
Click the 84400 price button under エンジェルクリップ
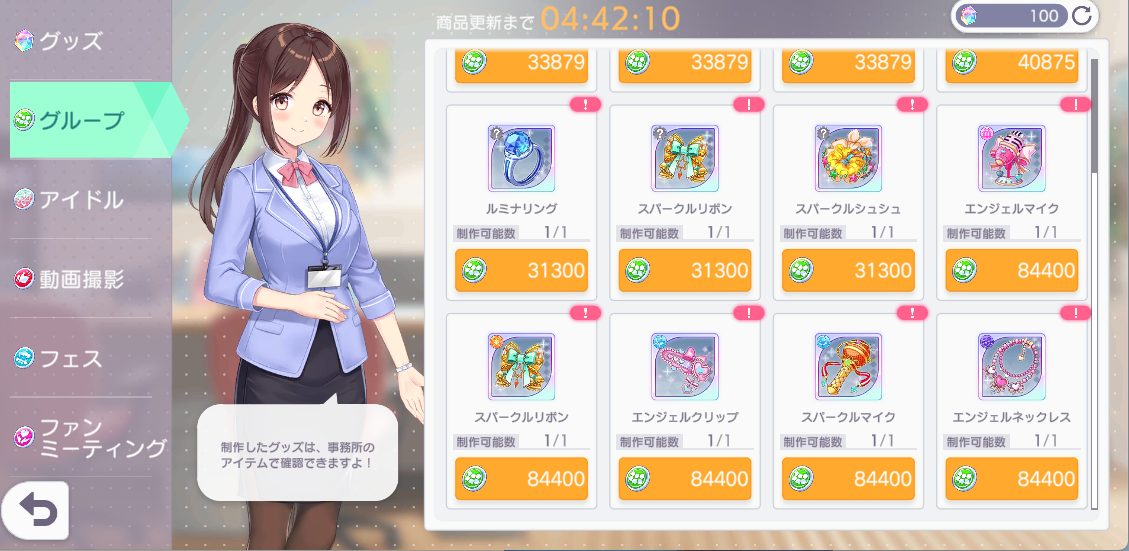pos(684,479)
